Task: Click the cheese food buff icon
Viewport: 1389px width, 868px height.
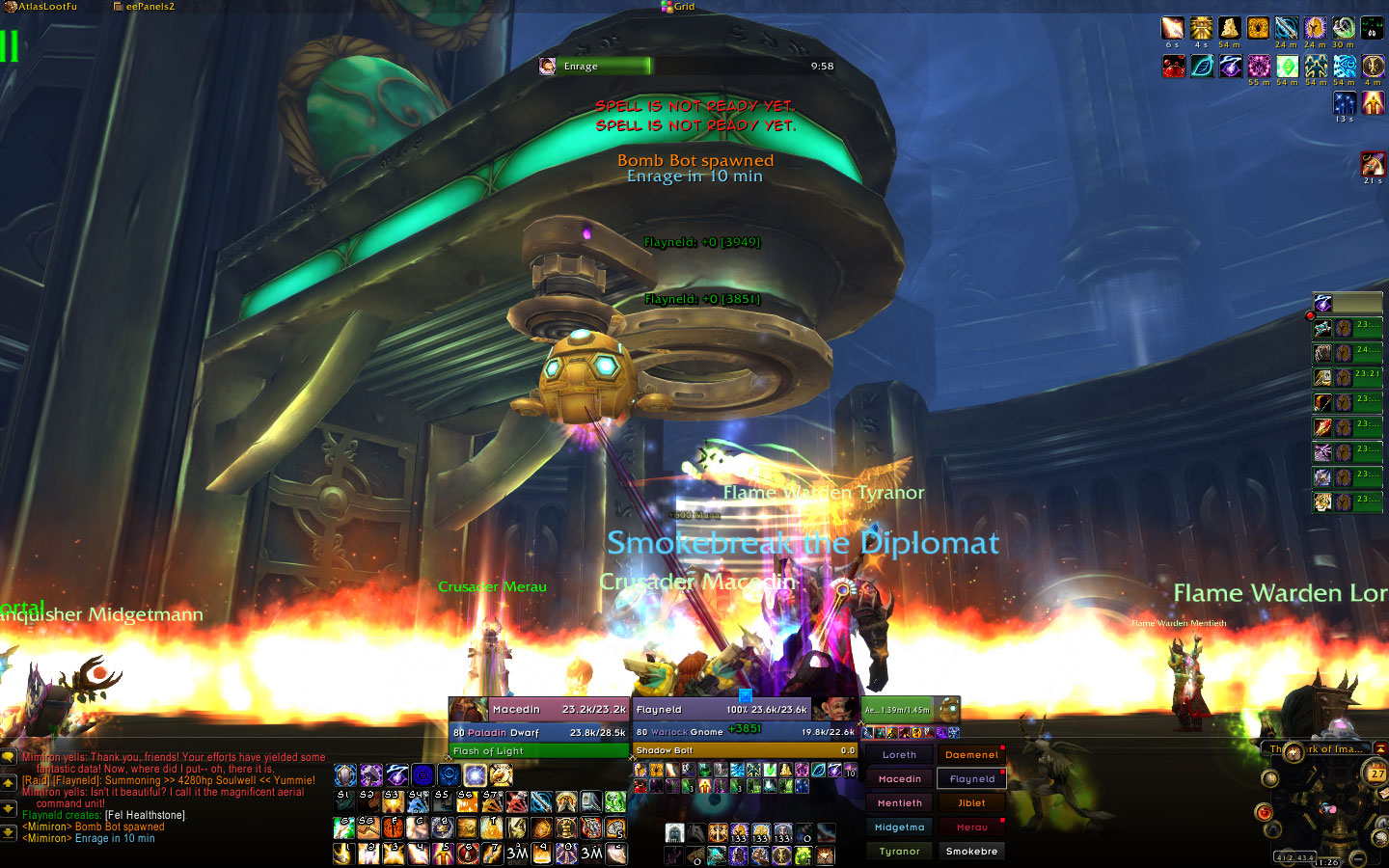Action: [1229, 28]
